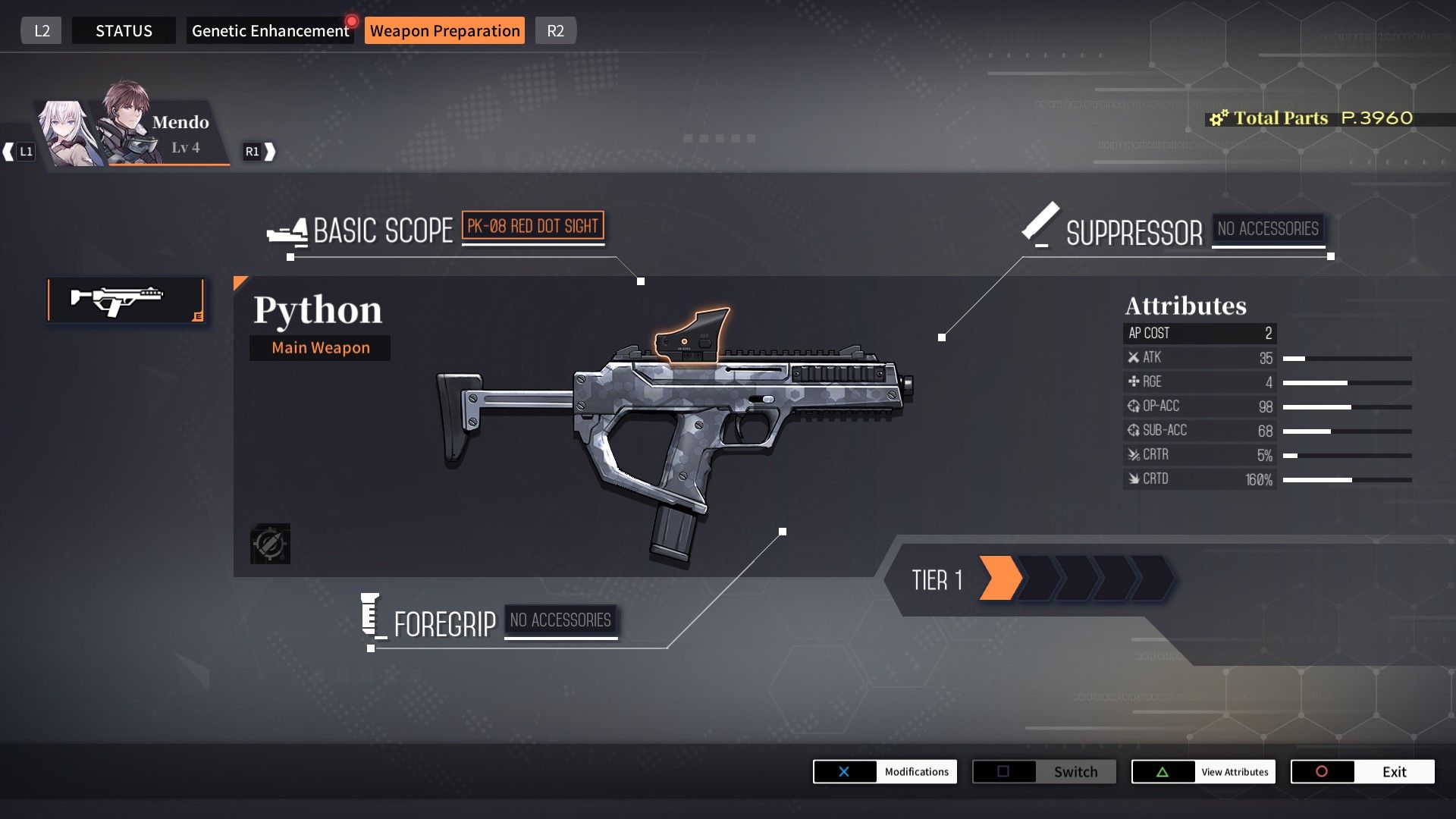Viewport: 1456px width, 819px height.
Task: Exit the weapon preparation screen
Action: click(1363, 772)
